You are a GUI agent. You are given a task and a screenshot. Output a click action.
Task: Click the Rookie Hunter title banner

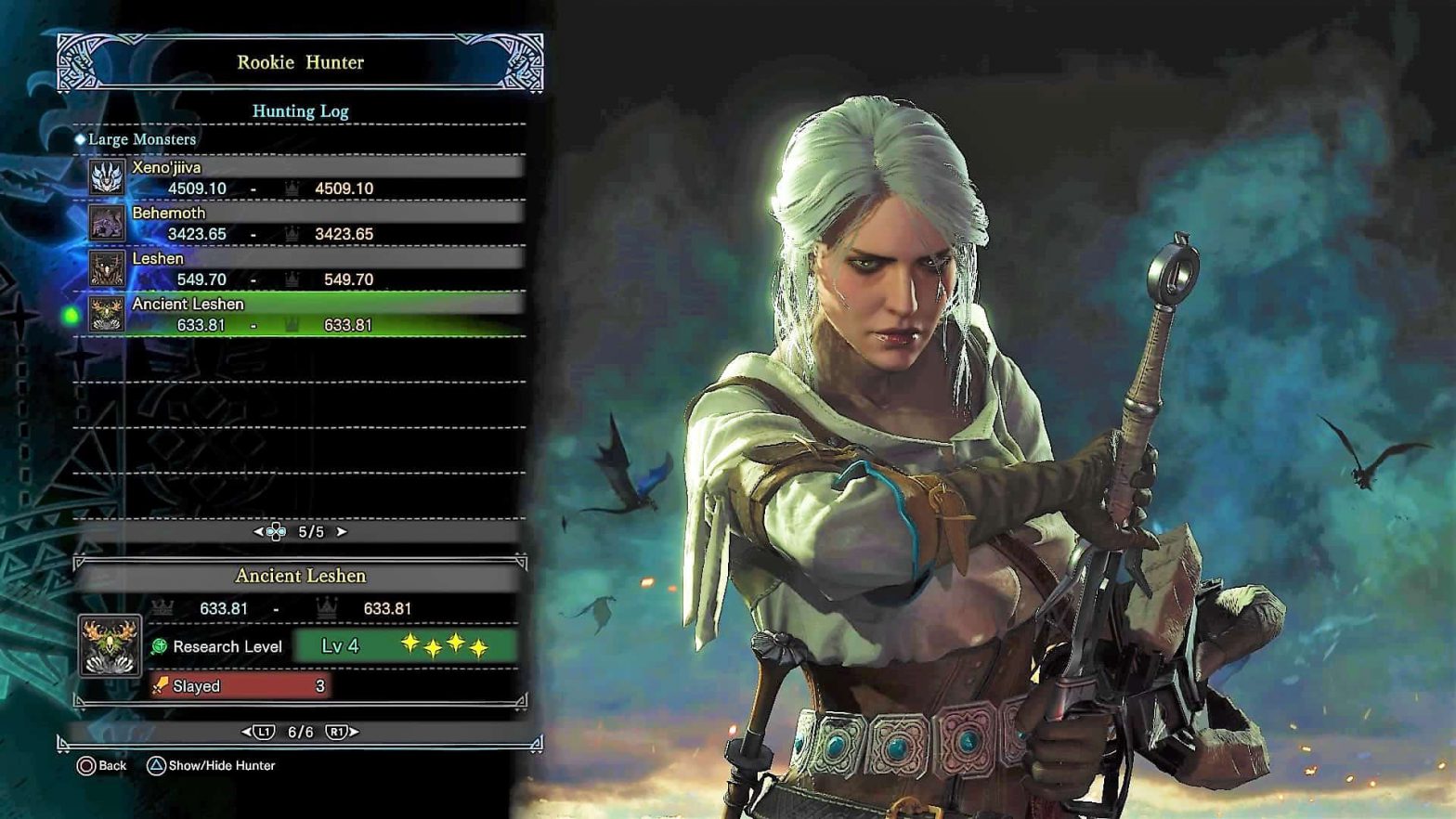click(x=300, y=62)
